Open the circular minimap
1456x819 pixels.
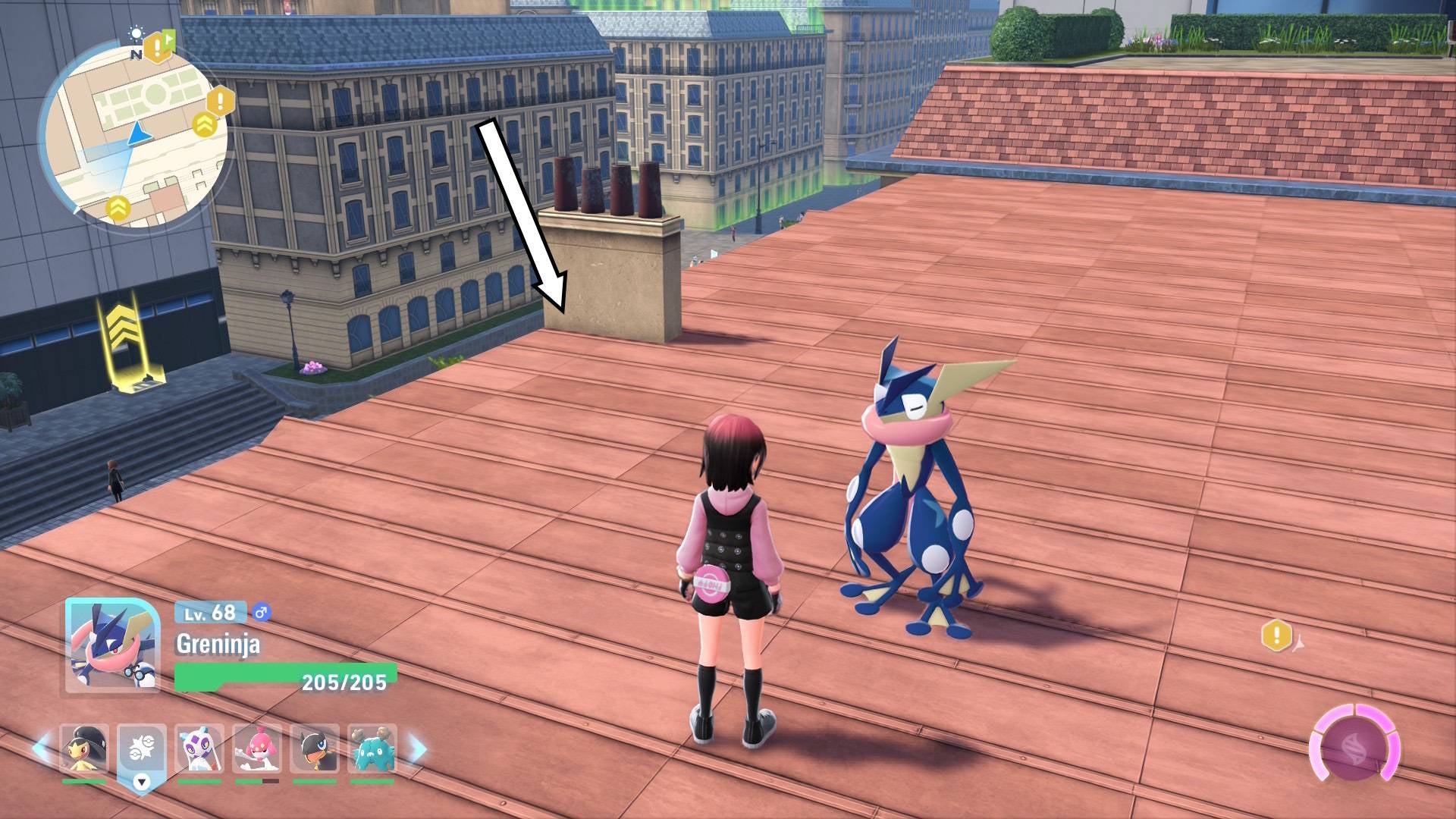coord(133,136)
